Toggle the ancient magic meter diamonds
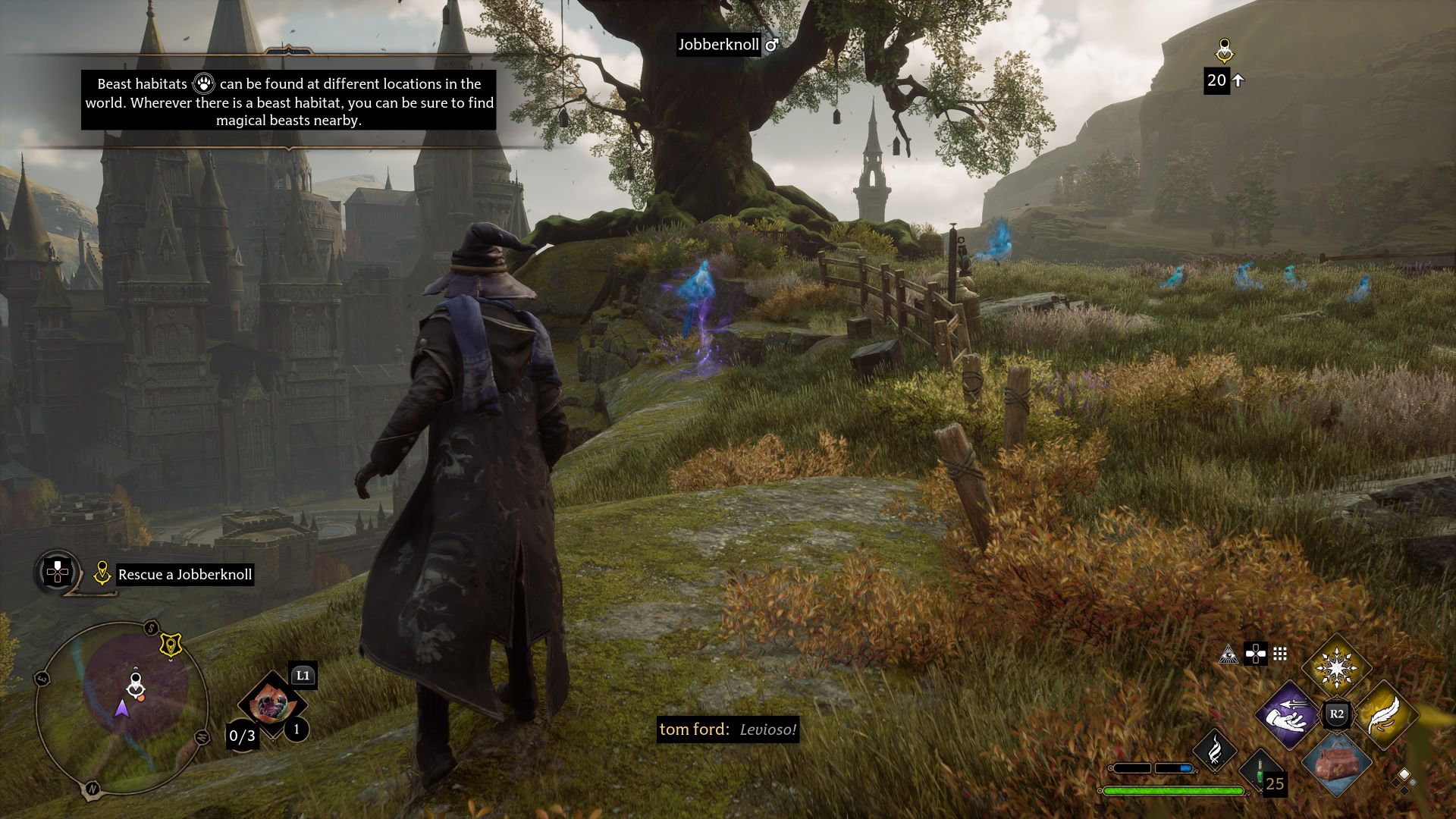Viewport: 1456px width, 819px height. coord(1404,782)
